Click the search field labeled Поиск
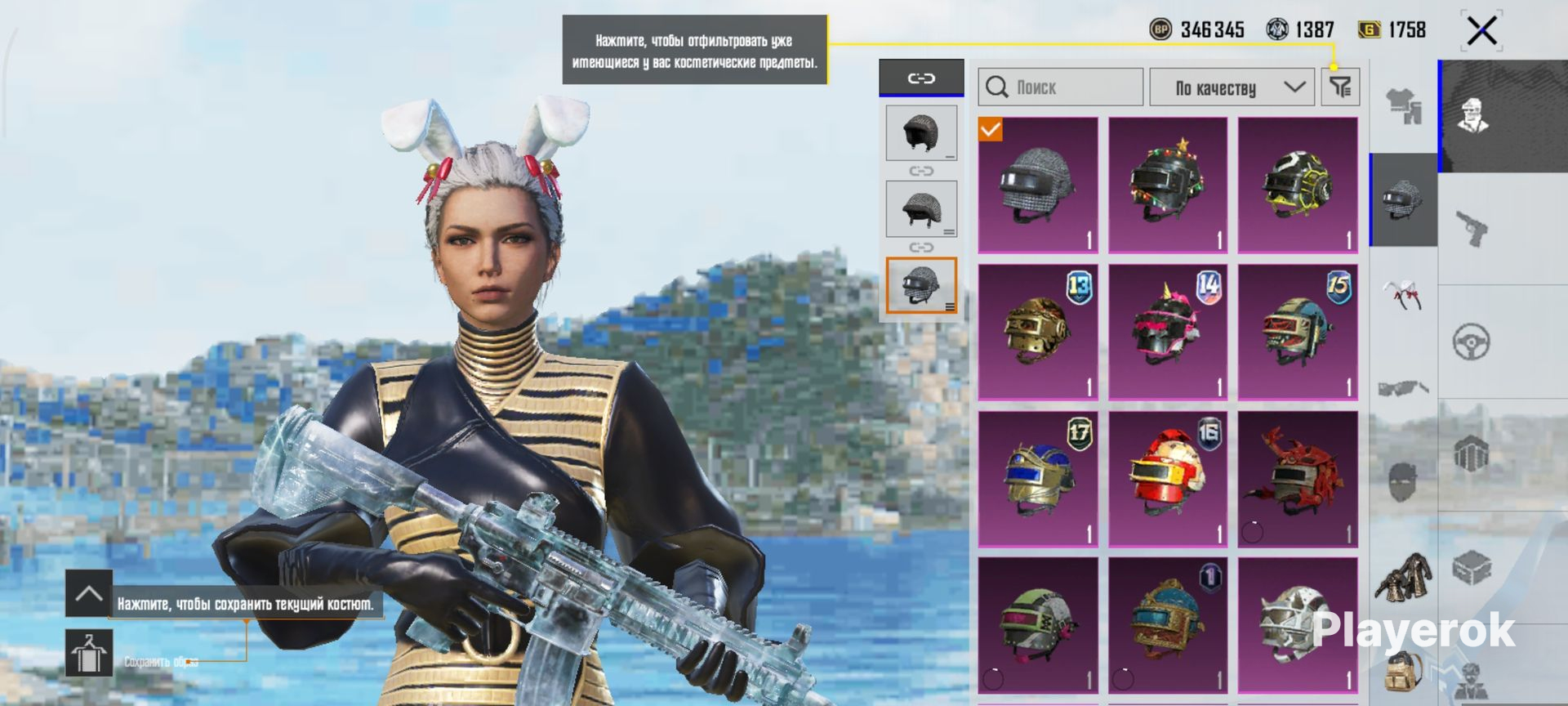 click(1060, 87)
